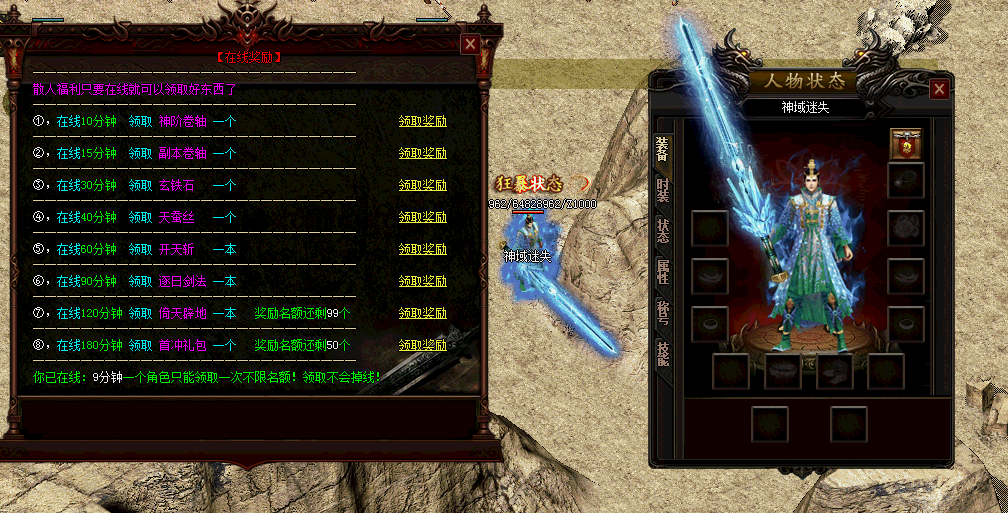View the 技能 skills tab
Screen dimensions: 1008x513
[662, 353]
